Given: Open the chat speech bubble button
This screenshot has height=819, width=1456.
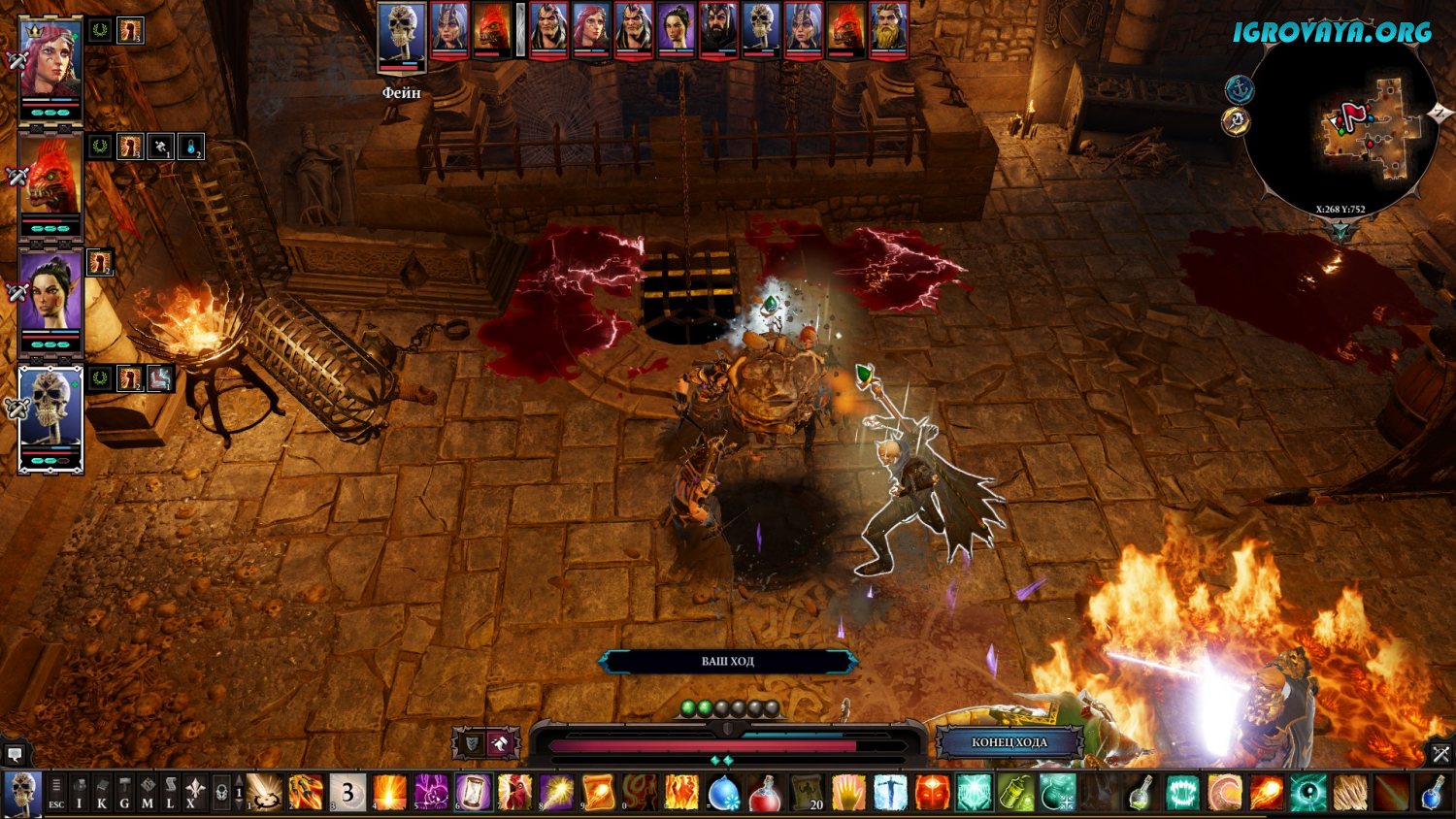Looking at the screenshot, I should coord(15,754).
